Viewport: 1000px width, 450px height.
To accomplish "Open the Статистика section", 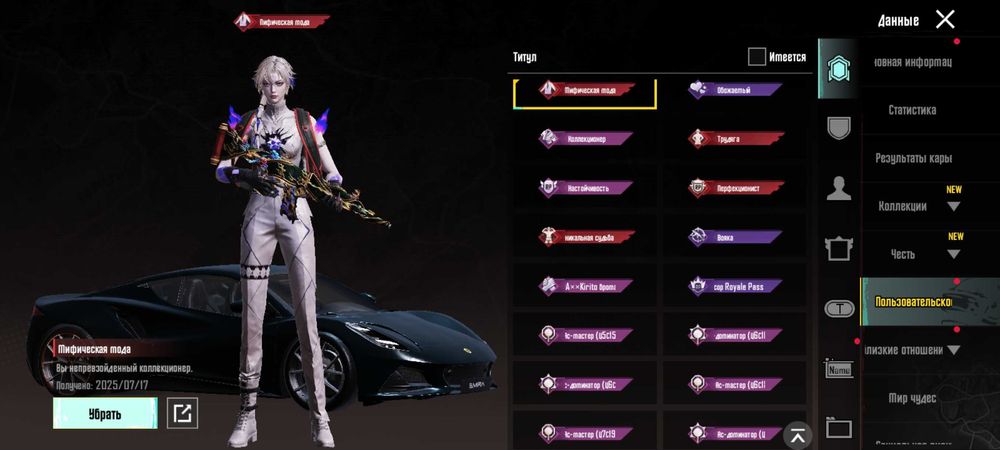I will tap(912, 110).
